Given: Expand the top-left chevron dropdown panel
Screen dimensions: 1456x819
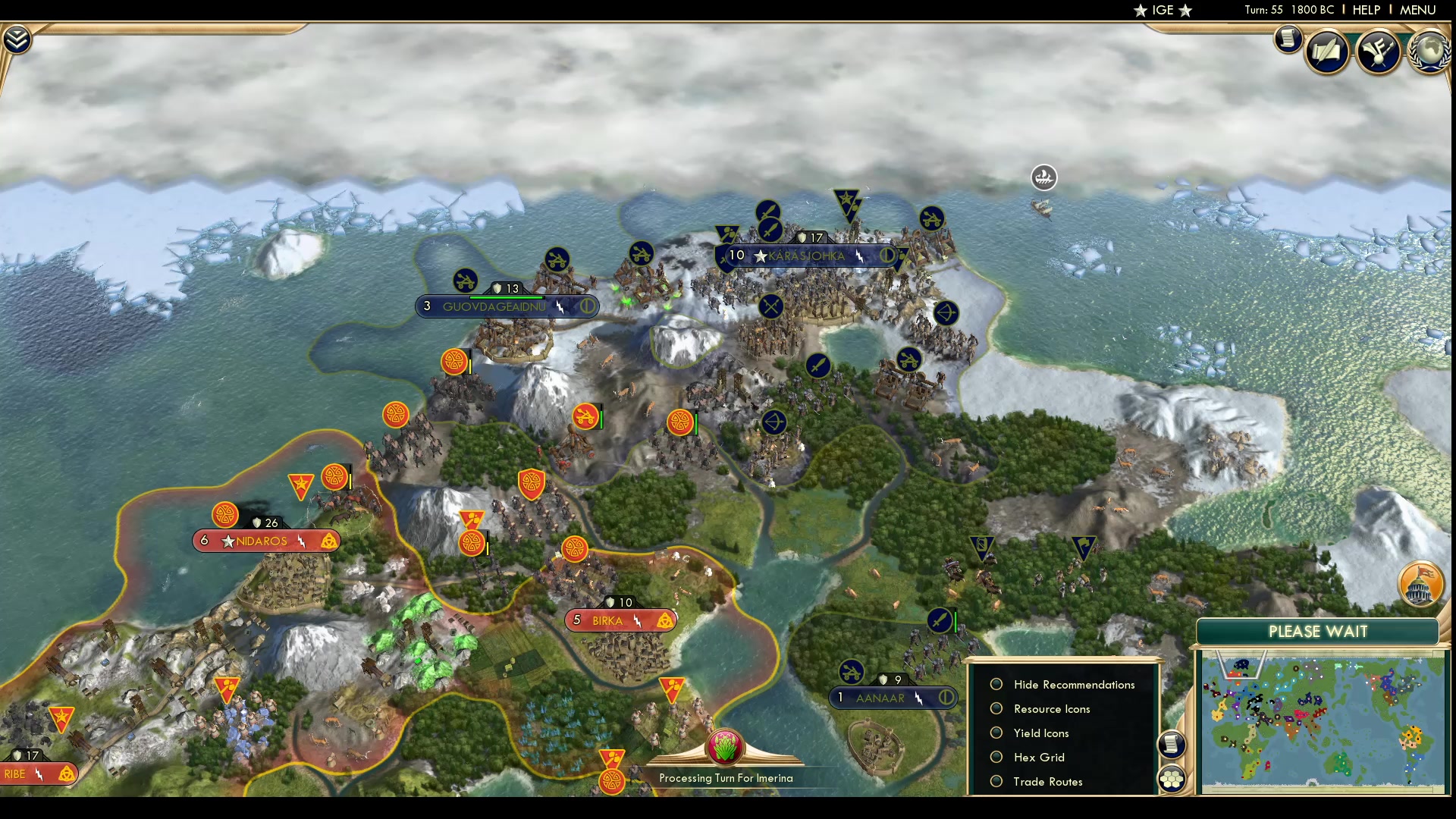Looking at the screenshot, I should (x=17, y=39).
